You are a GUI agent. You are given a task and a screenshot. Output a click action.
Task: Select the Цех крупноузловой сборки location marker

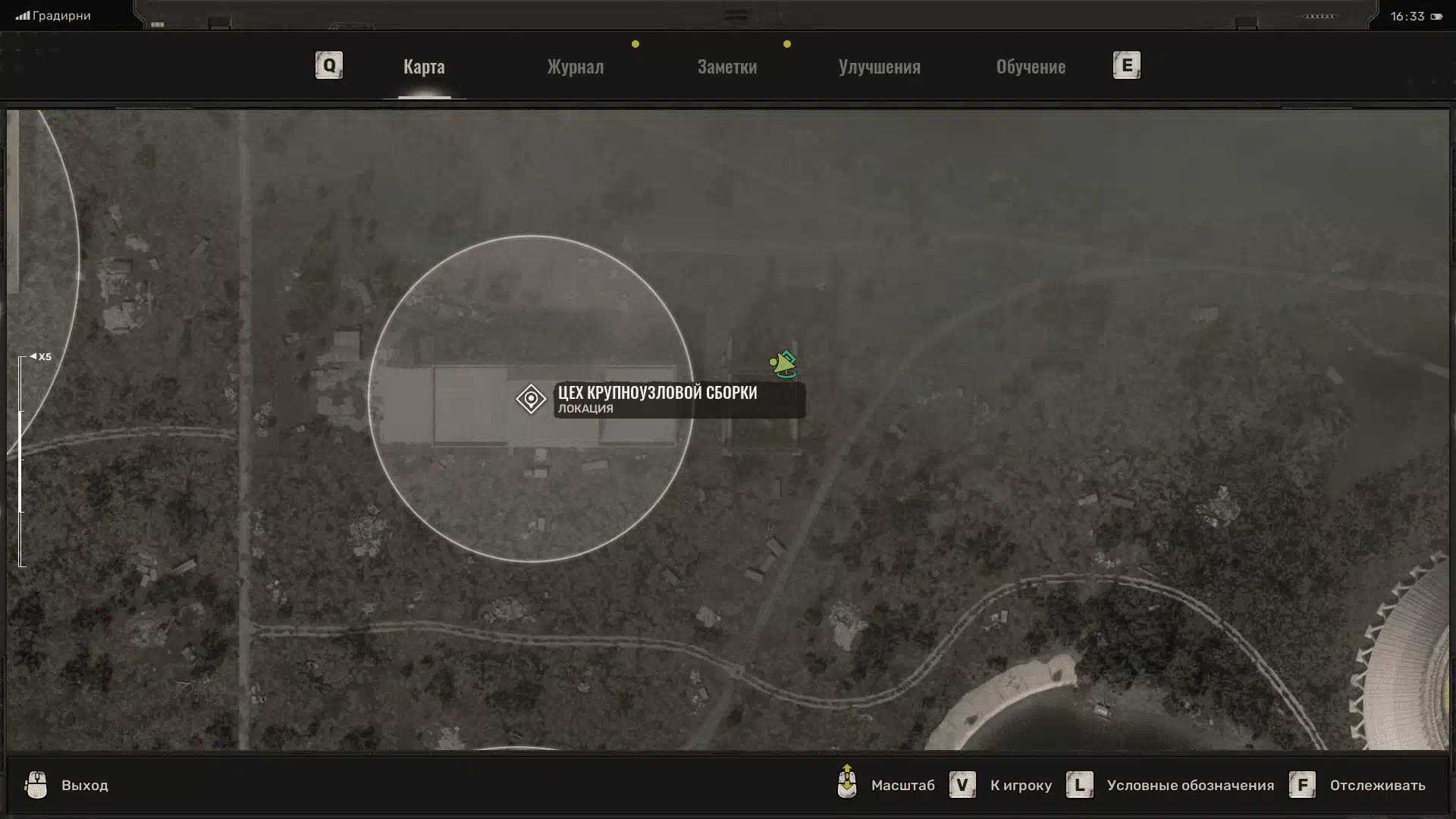(x=531, y=399)
